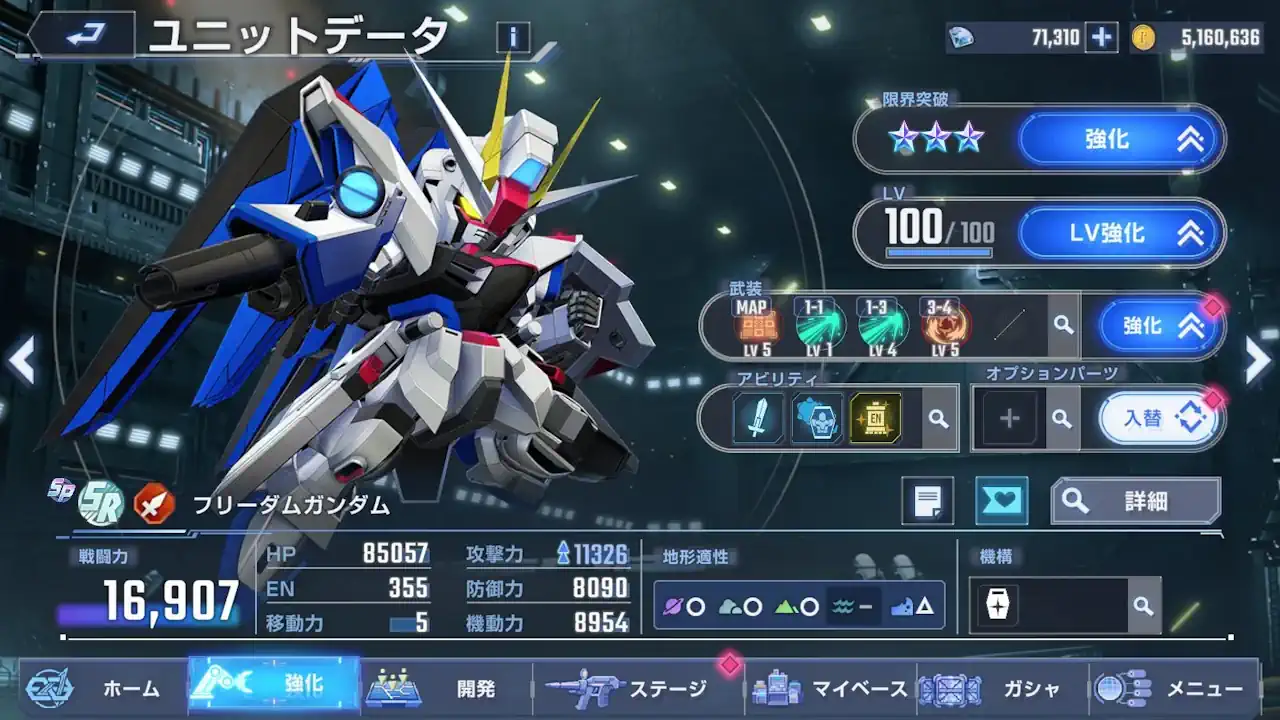The height and width of the screenshot is (720, 1280).
Task: Switch to the 開発 tab
Action: click(x=449, y=689)
